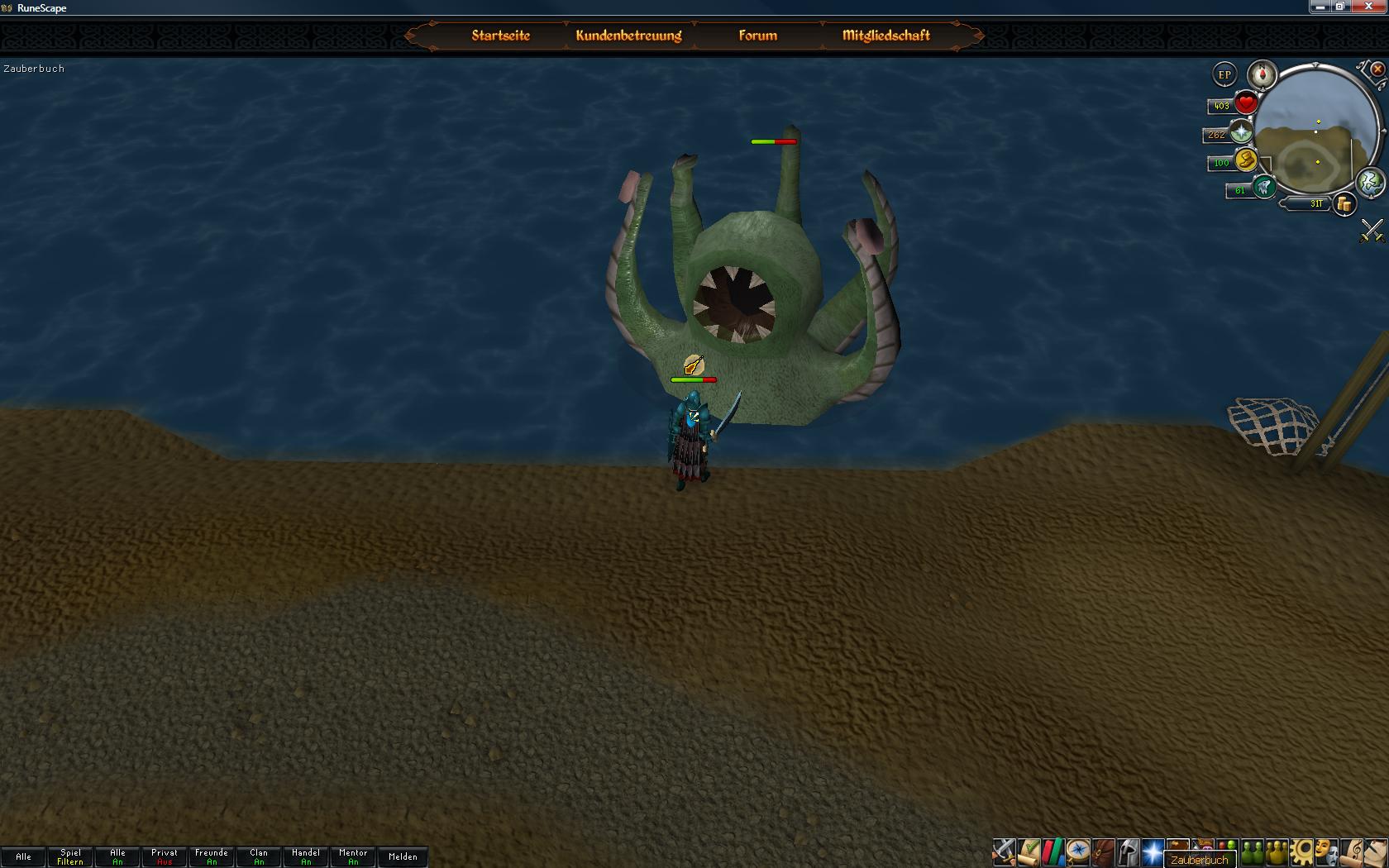Select the Mitgliedschaft menu entry
This screenshot has width=1389, height=868.
coord(885,36)
